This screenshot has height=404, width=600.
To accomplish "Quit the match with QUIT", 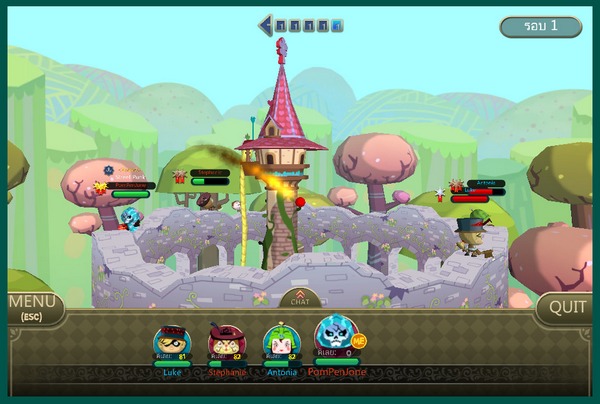I will (566, 308).
